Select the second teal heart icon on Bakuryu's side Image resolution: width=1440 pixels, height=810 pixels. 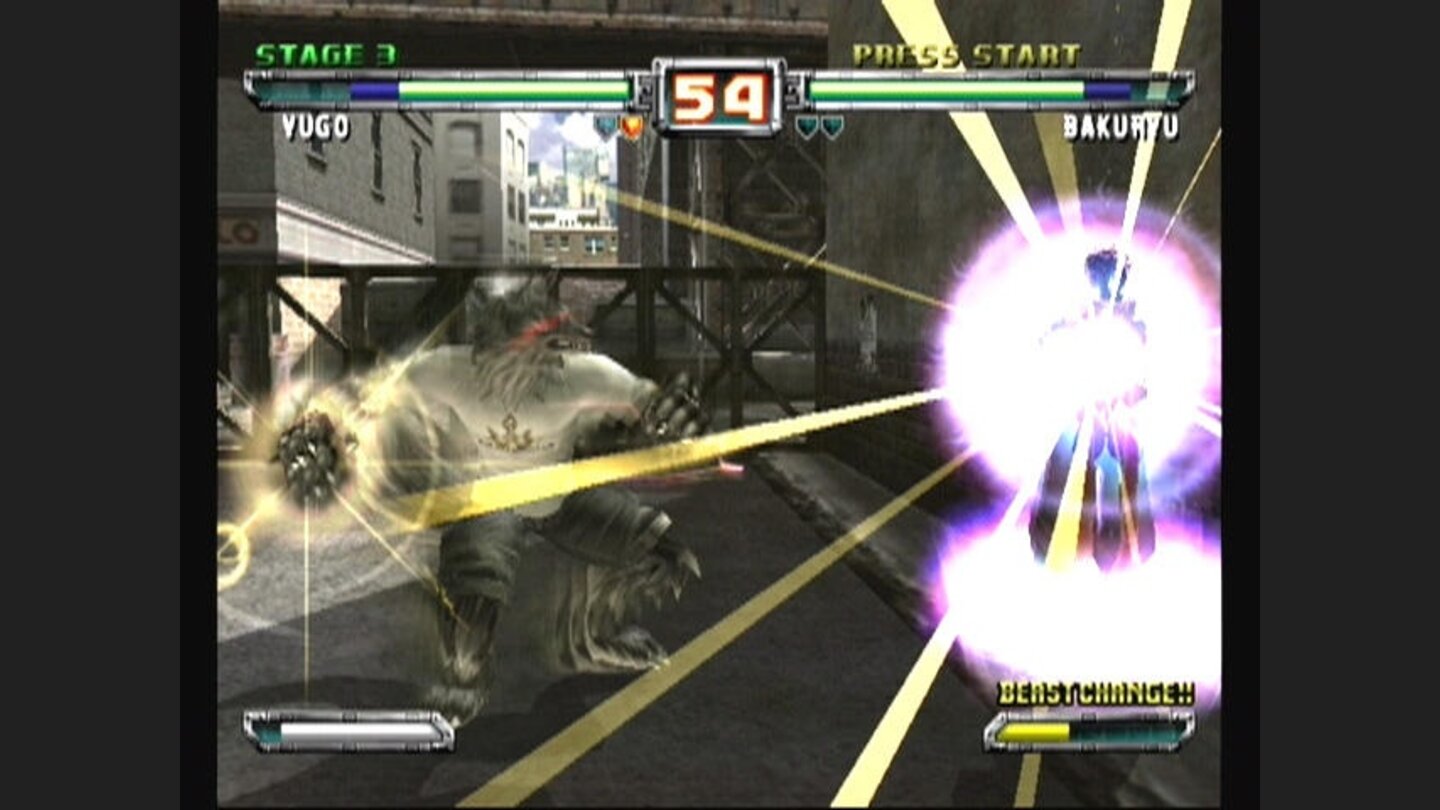coord(831,125)
